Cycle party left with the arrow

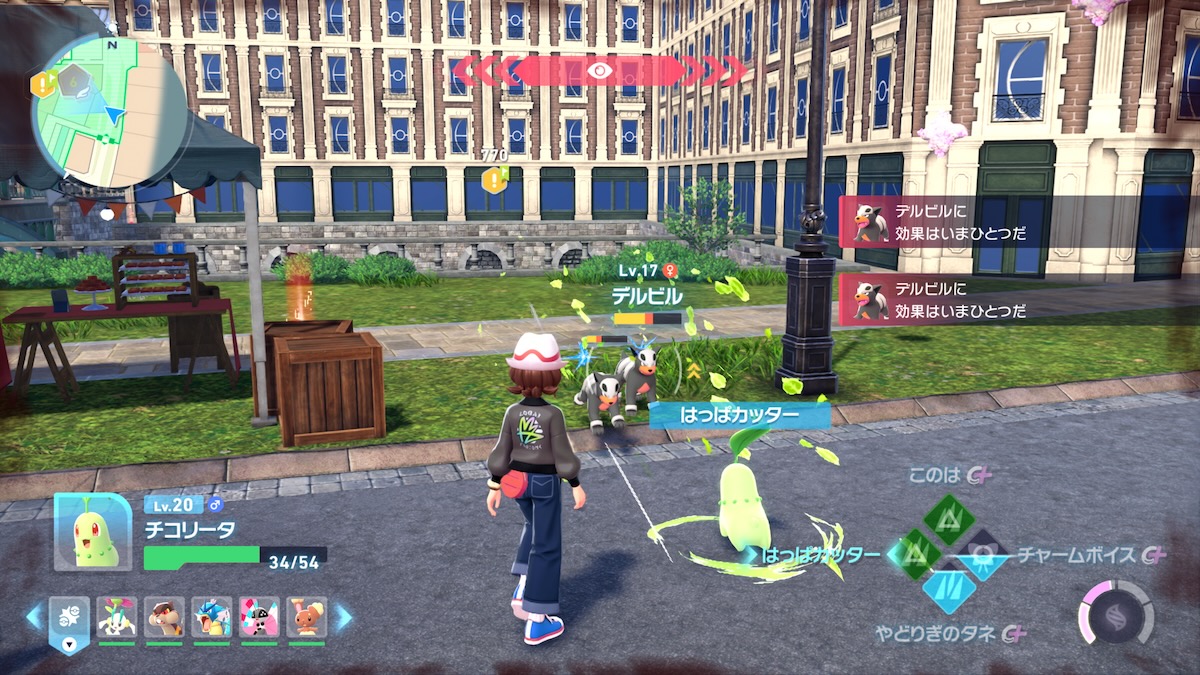[x=35, y=616]
